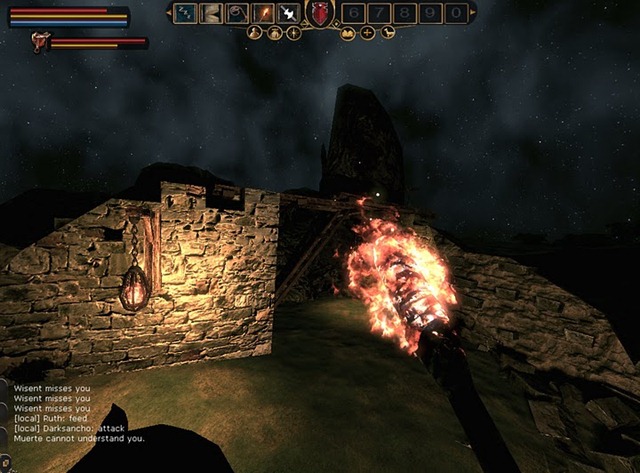
Task: Choose the third hotbar slot with the coiled item
Action: (x=237, y=13)
